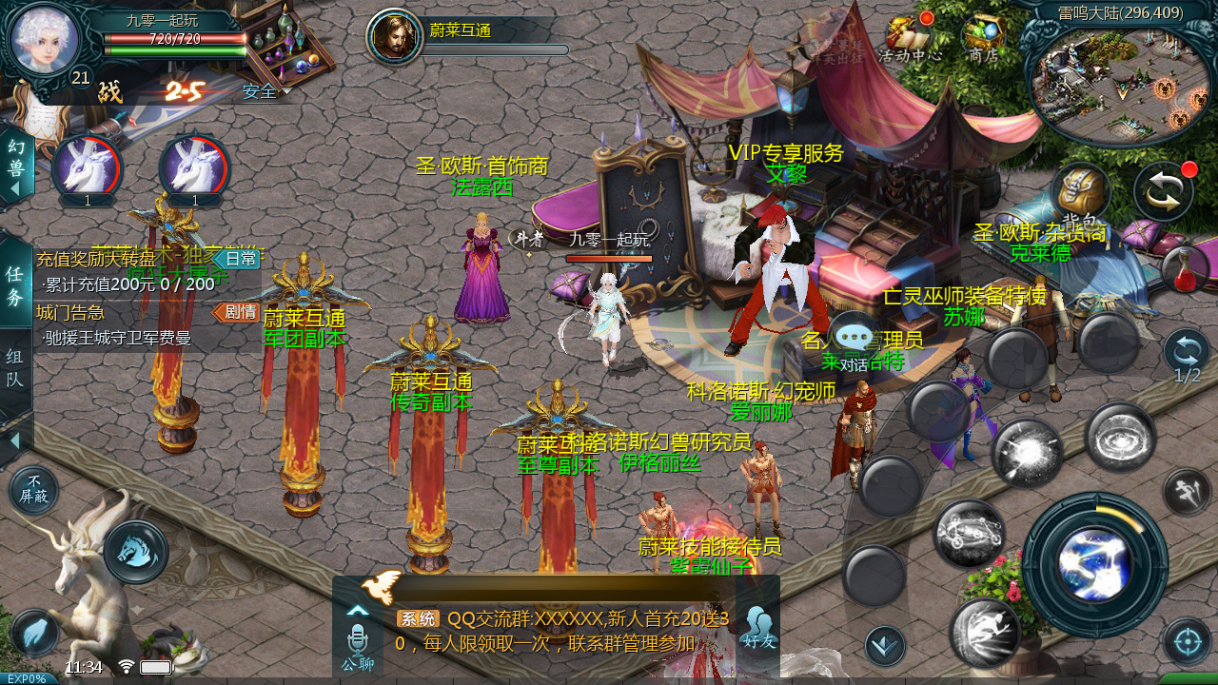
Task: Use the red potion quick slot
Action: (1185, 270)
